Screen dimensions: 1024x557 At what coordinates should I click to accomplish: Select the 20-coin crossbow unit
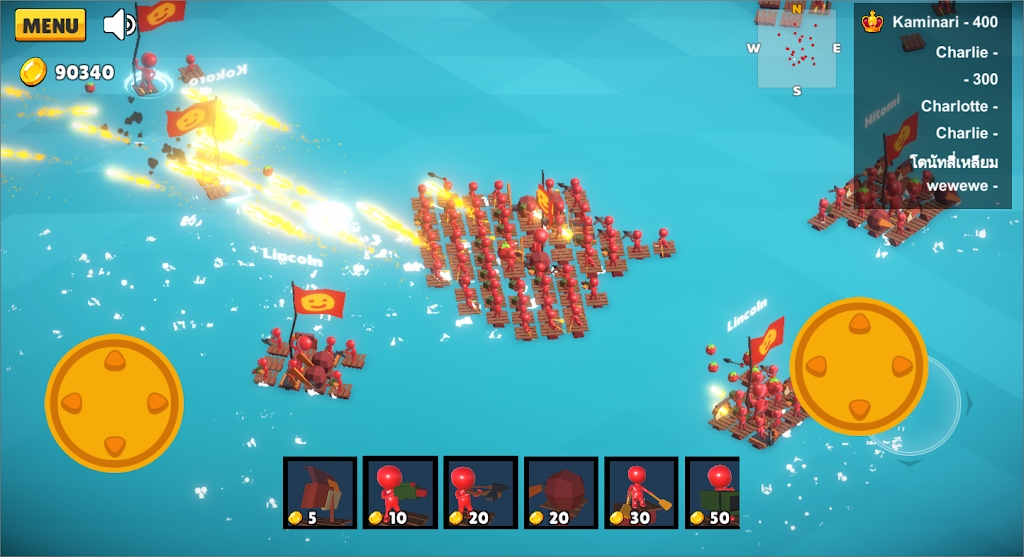[x=480, y=493]
